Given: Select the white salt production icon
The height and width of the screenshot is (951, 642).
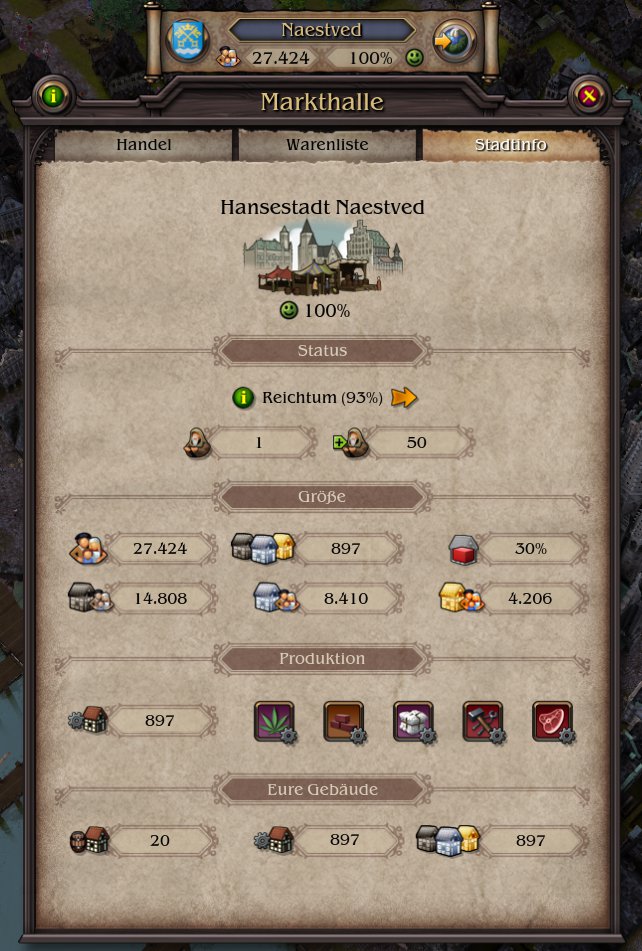Looking at the screenshot, I should (413, 721).
